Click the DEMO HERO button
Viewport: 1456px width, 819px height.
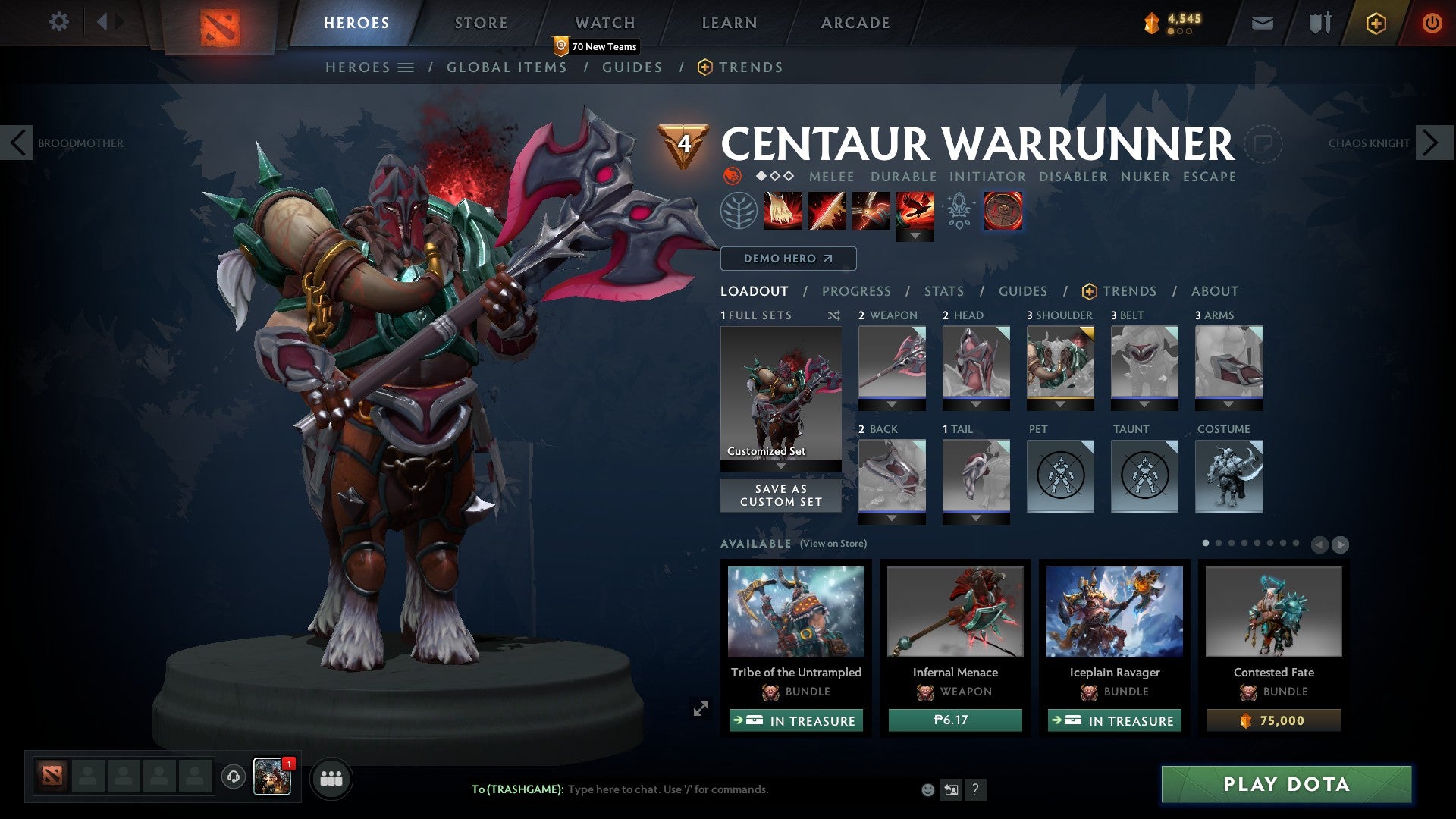click(787, 259)
